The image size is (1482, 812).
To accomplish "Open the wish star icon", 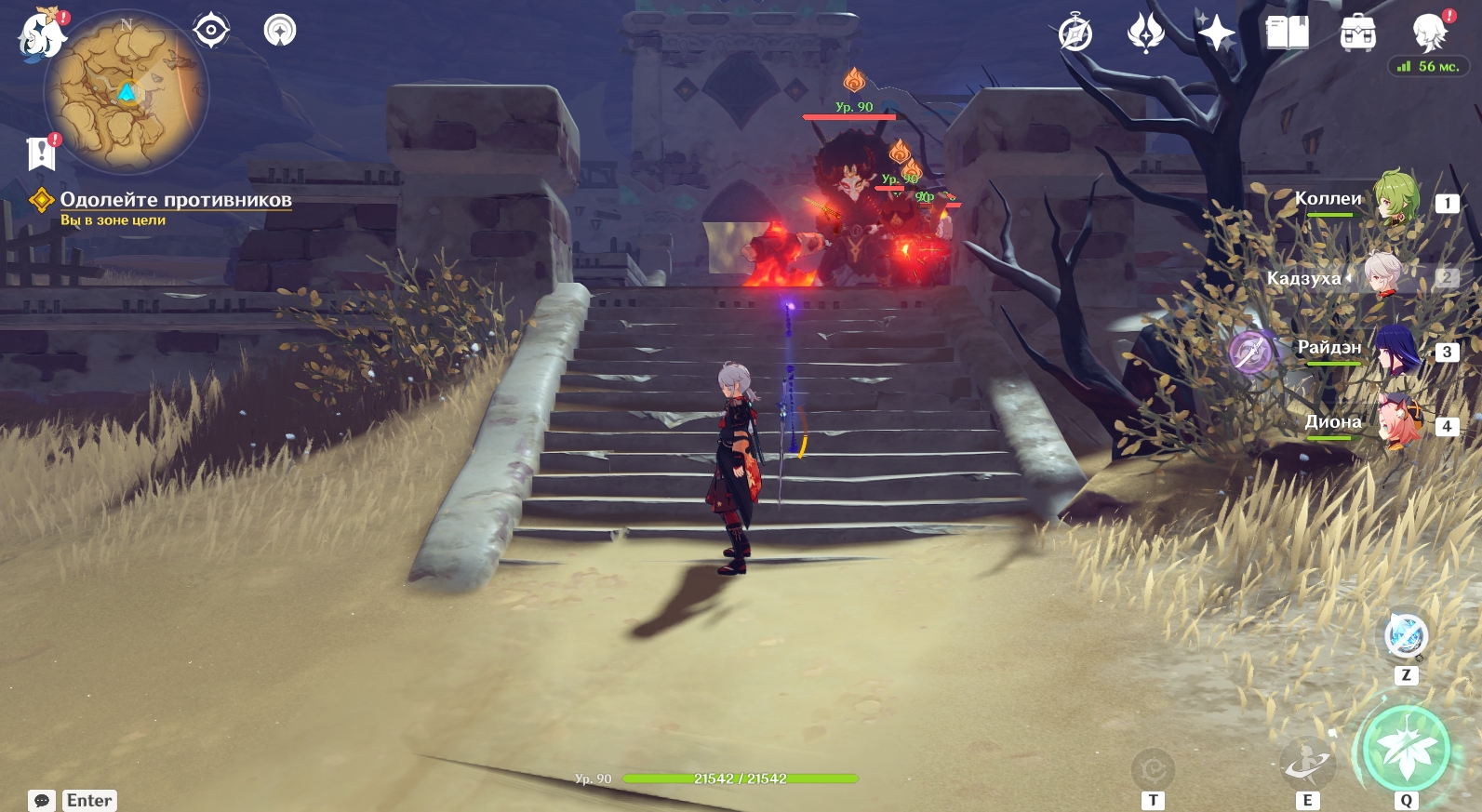I will coord(1216,34).
